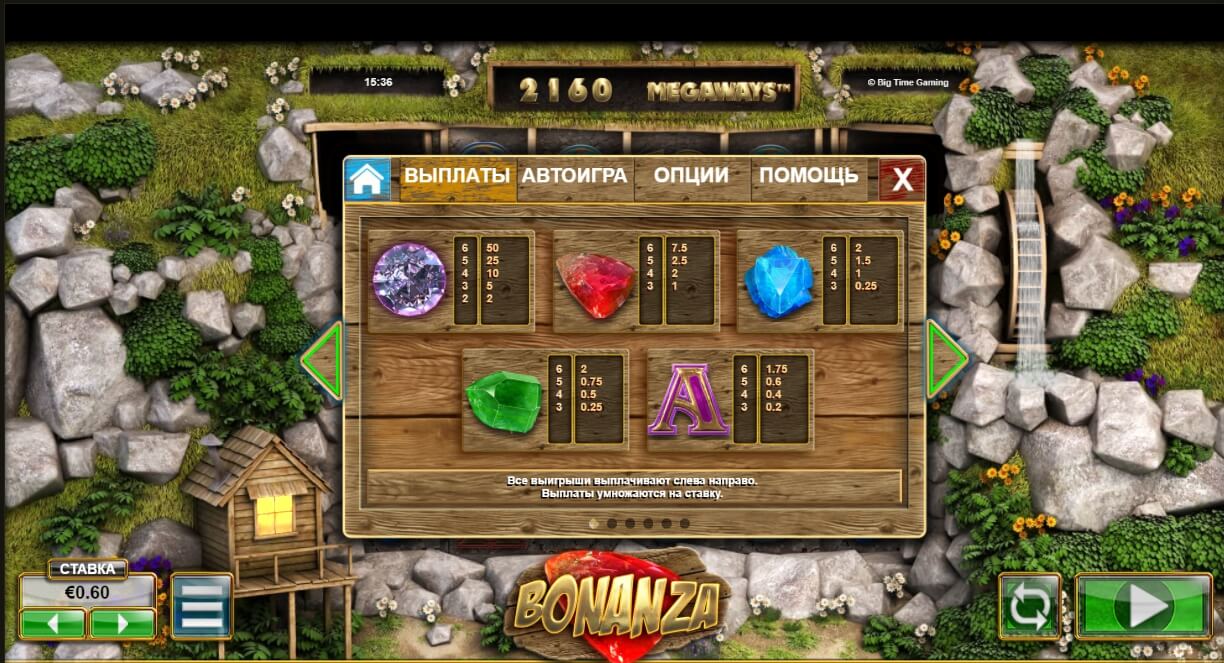Close the paytable panel with X
1224x663 pixels.
point(902,179)
